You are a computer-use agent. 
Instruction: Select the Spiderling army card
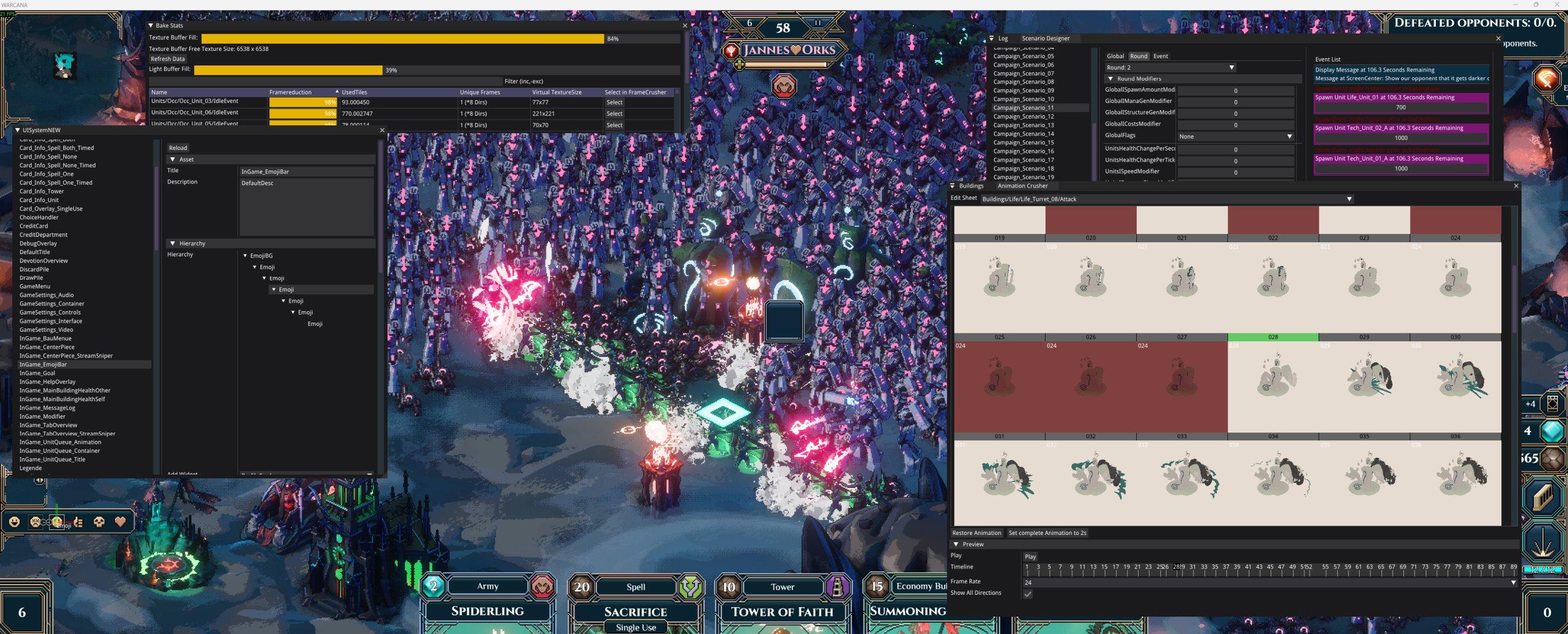coord(488,610)
